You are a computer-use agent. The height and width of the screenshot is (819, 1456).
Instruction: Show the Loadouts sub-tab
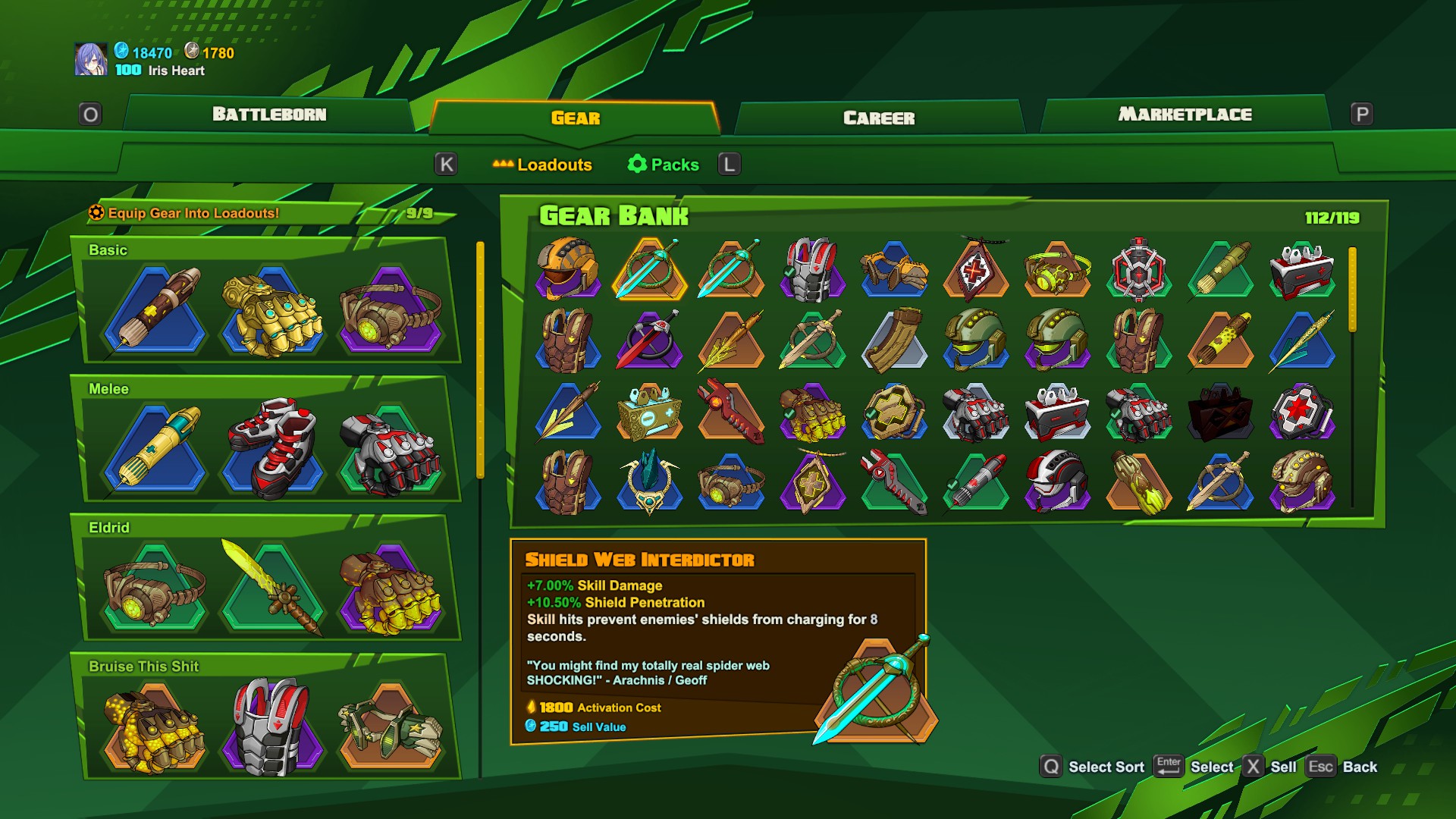[x=543, y=165]
